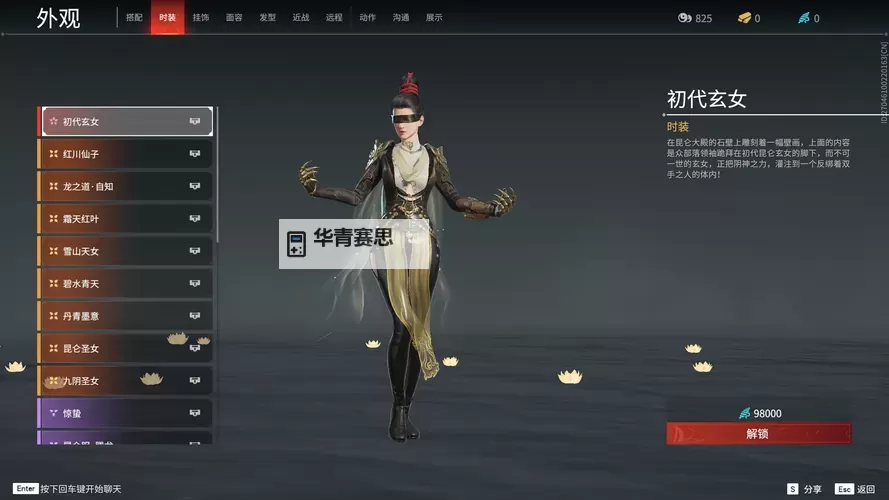The width and height of the screenshot is (889, 500).
Task: Switch to the 搭配 tab
Action: [x=134, y=18]
